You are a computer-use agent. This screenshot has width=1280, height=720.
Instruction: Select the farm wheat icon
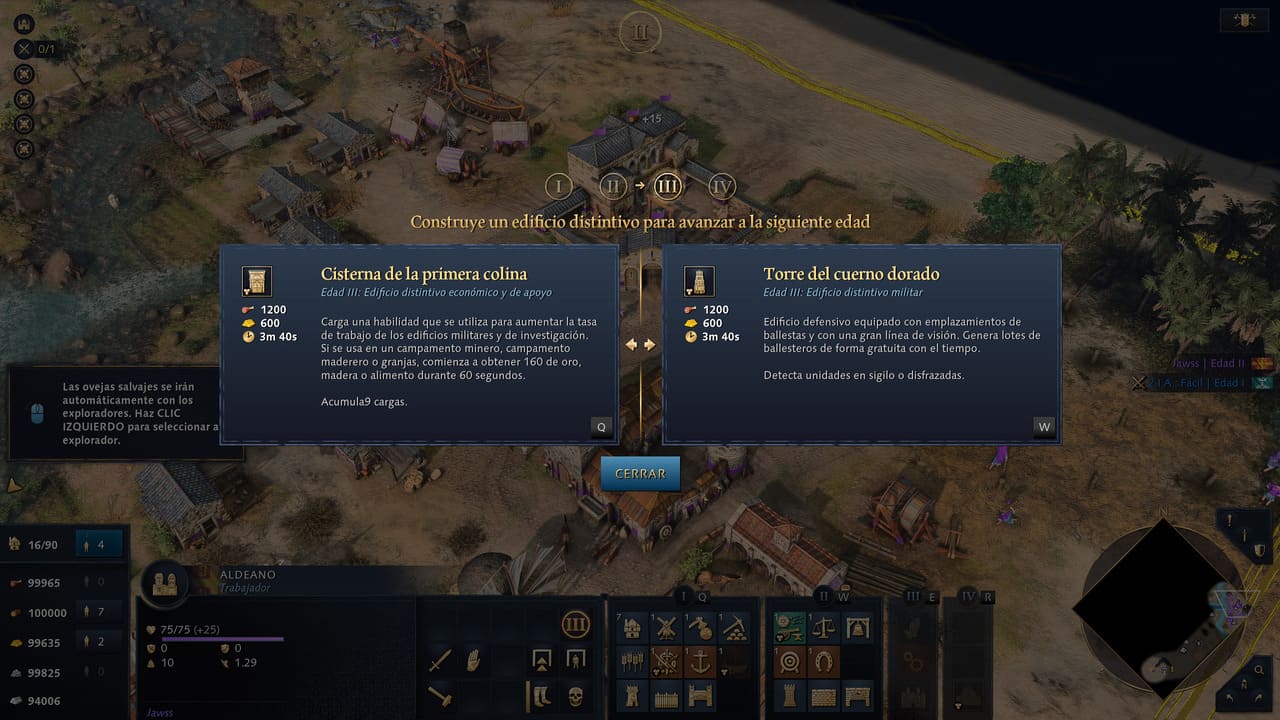[632, 661]
